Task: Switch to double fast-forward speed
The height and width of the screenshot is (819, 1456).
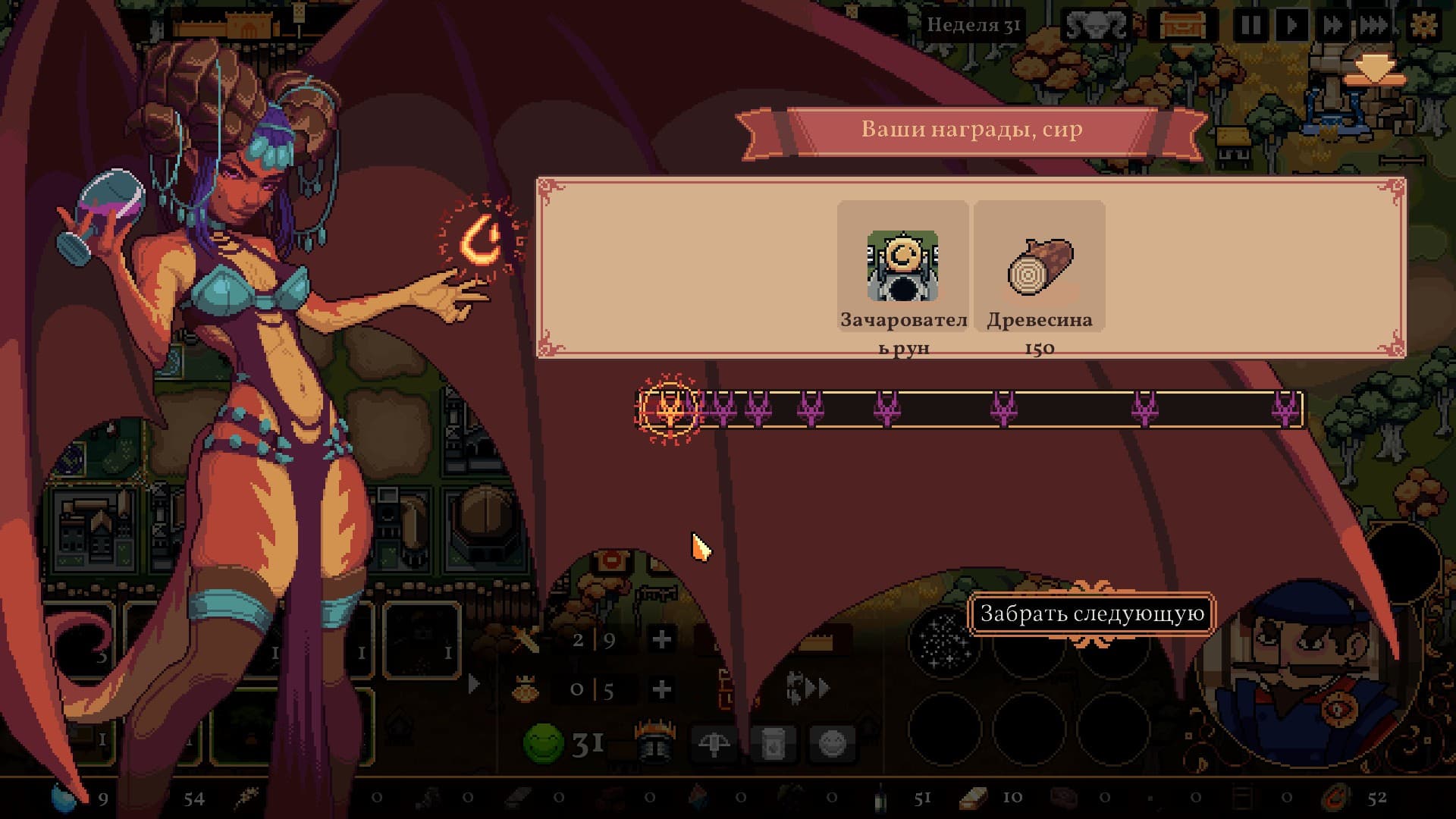Action: point(1332,26)
